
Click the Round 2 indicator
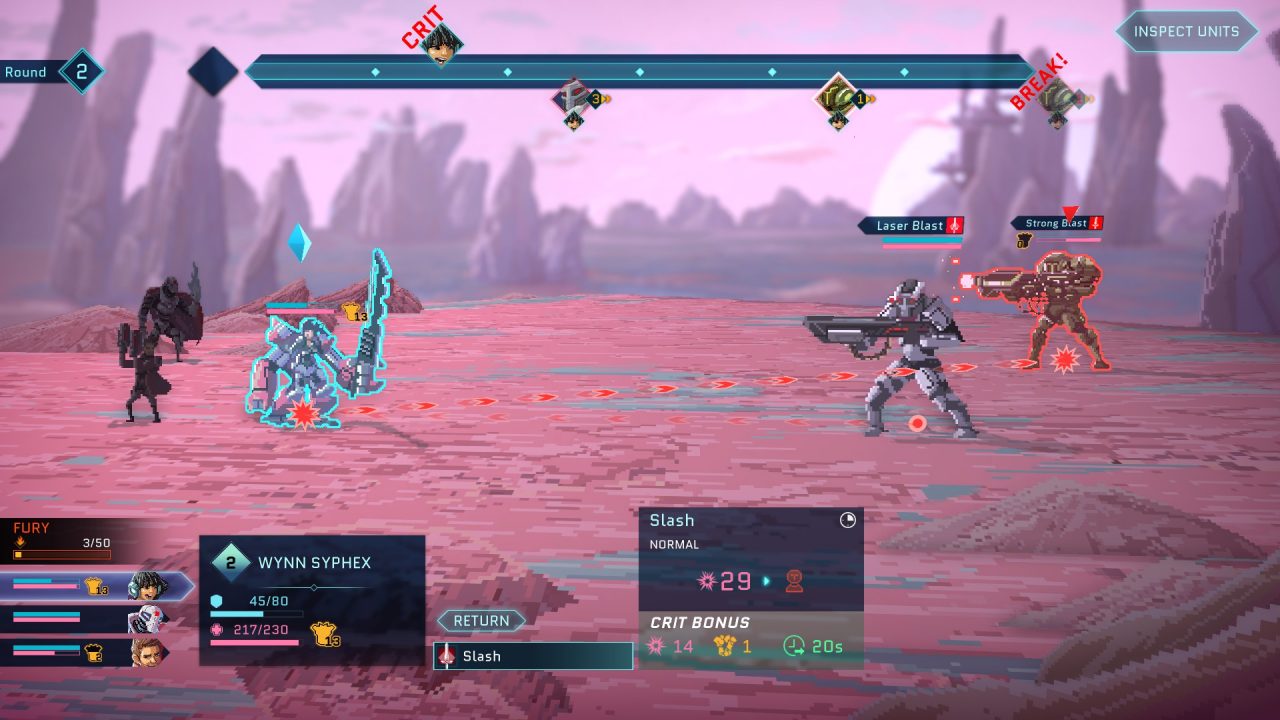pos(80,72)
